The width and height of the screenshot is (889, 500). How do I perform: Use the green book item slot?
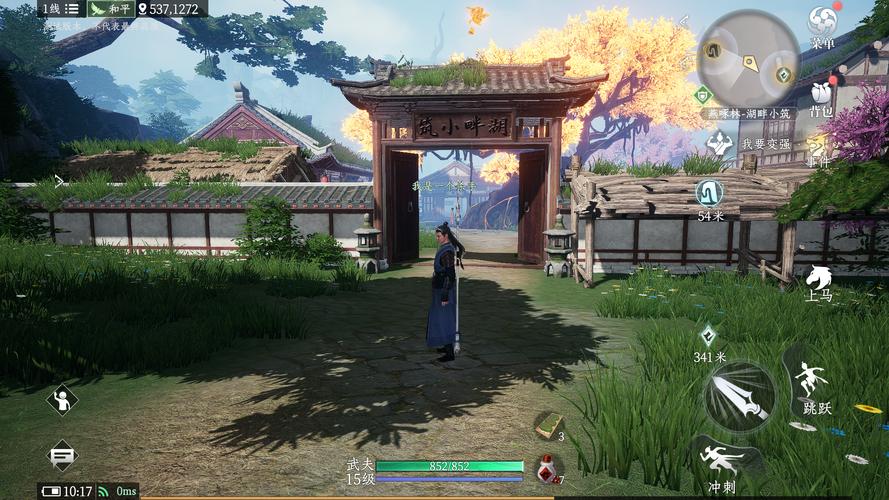(x=547, y=425)
